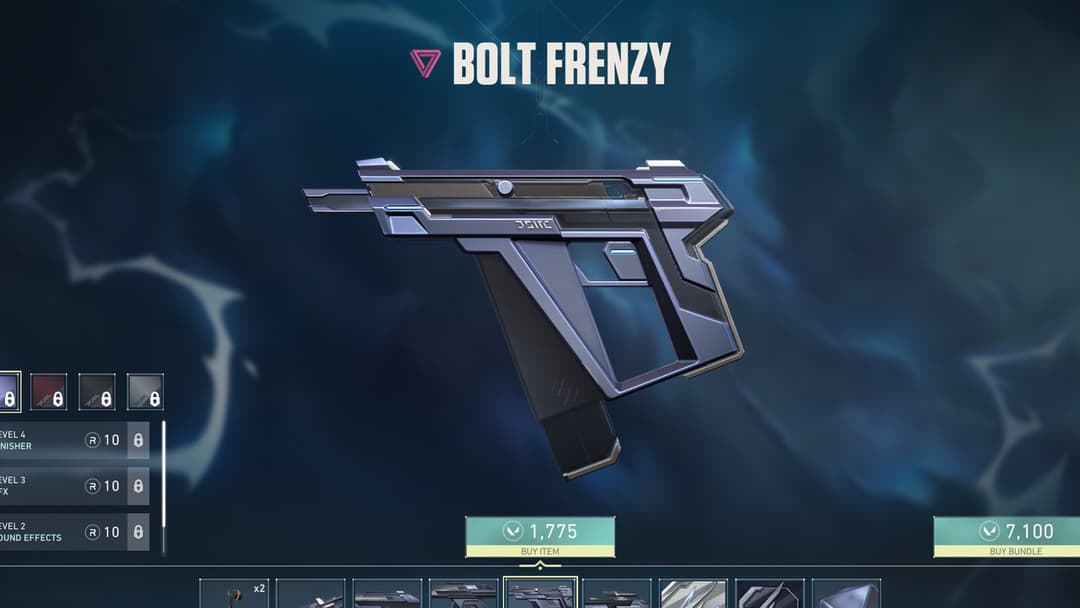Click the upgrade list scrollbar
This screenshot has height=608, width=1080.
point(163,487)
